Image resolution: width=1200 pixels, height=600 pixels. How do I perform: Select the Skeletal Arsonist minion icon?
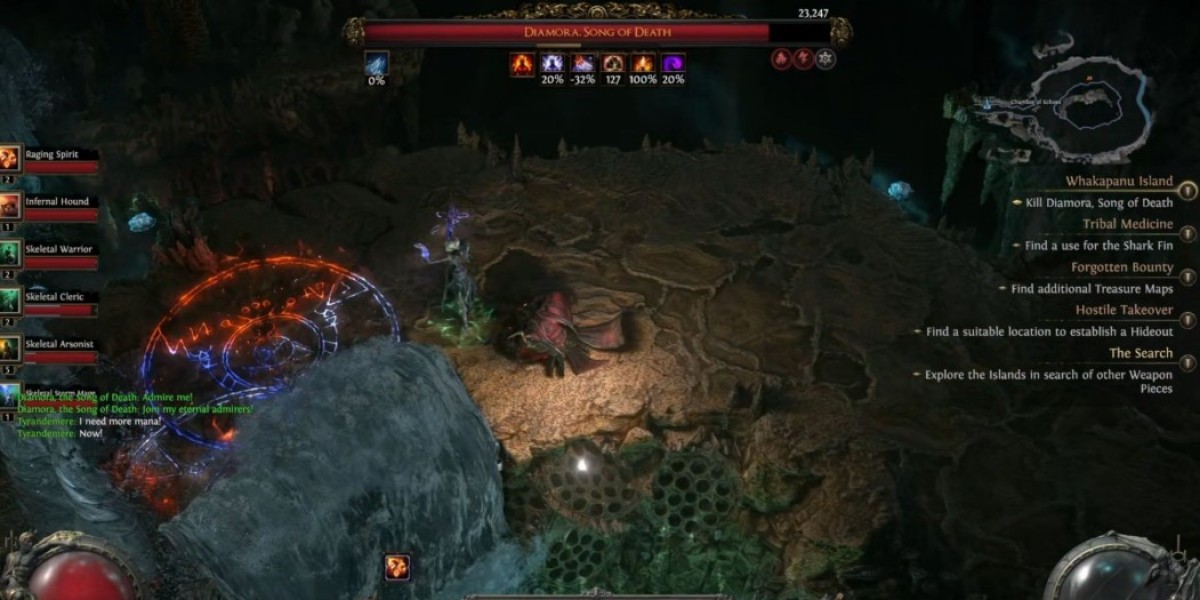pos(11,348)
